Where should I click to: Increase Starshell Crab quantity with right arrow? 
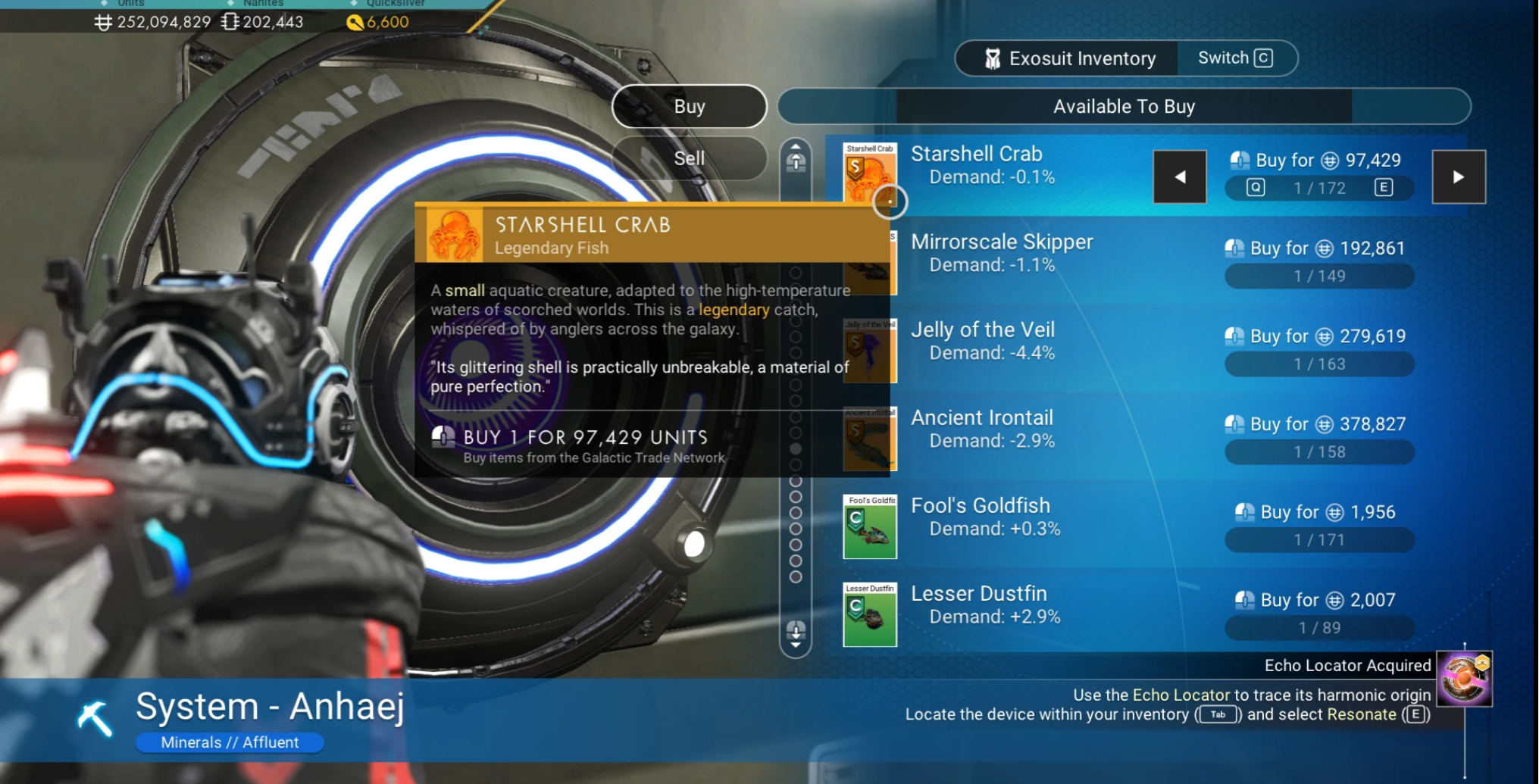point(1458,176)
